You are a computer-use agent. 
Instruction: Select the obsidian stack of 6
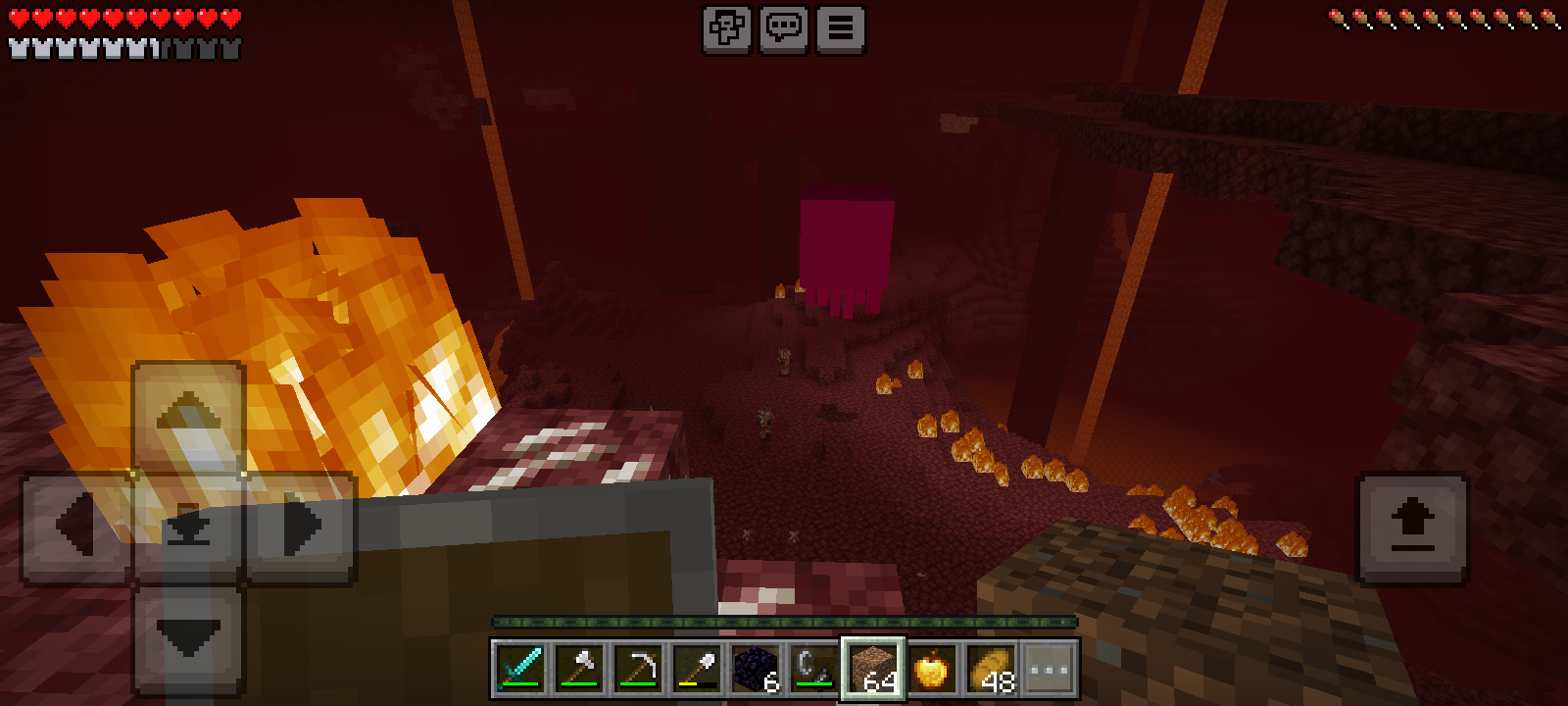point(756,669)
